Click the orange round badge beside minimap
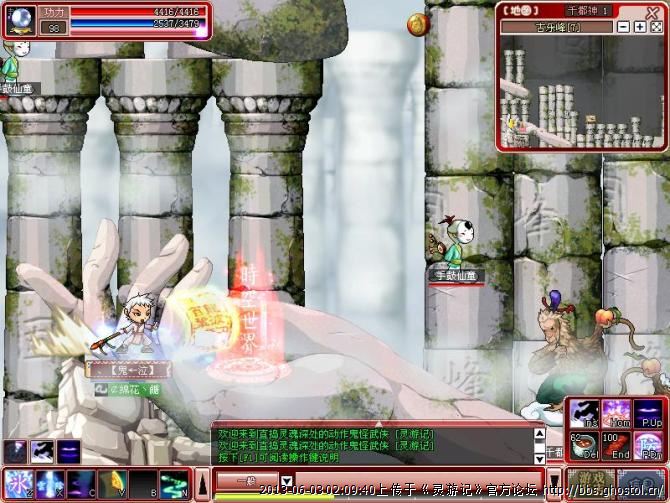 pos(415,22)
